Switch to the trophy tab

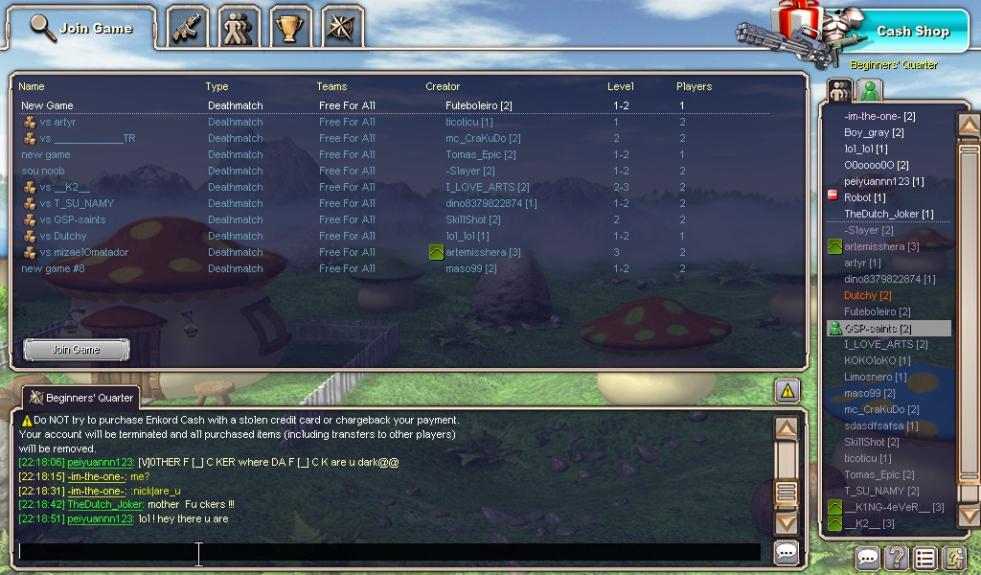click(290, 29)
